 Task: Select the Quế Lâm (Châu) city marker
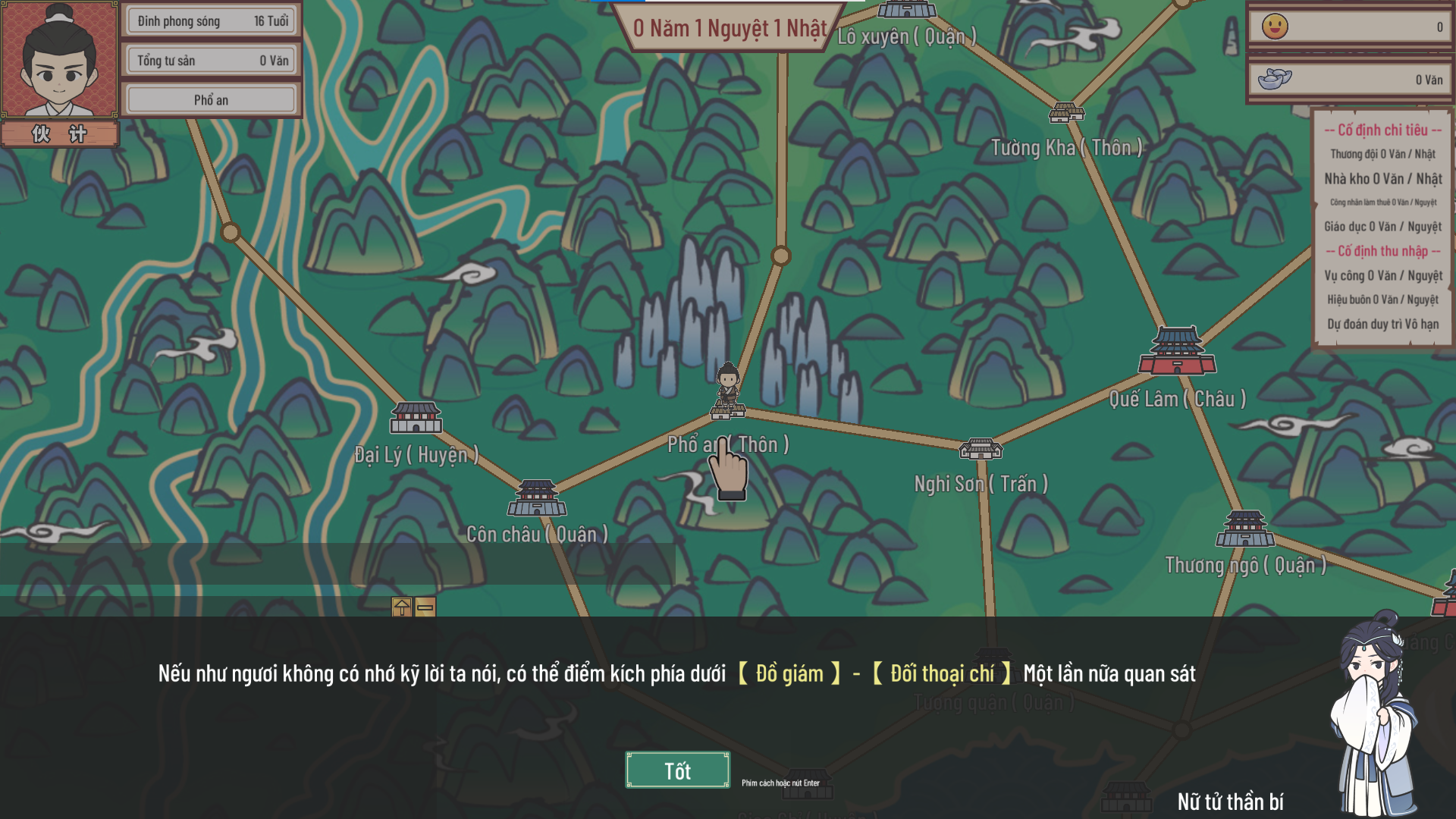coord(1177,352)
